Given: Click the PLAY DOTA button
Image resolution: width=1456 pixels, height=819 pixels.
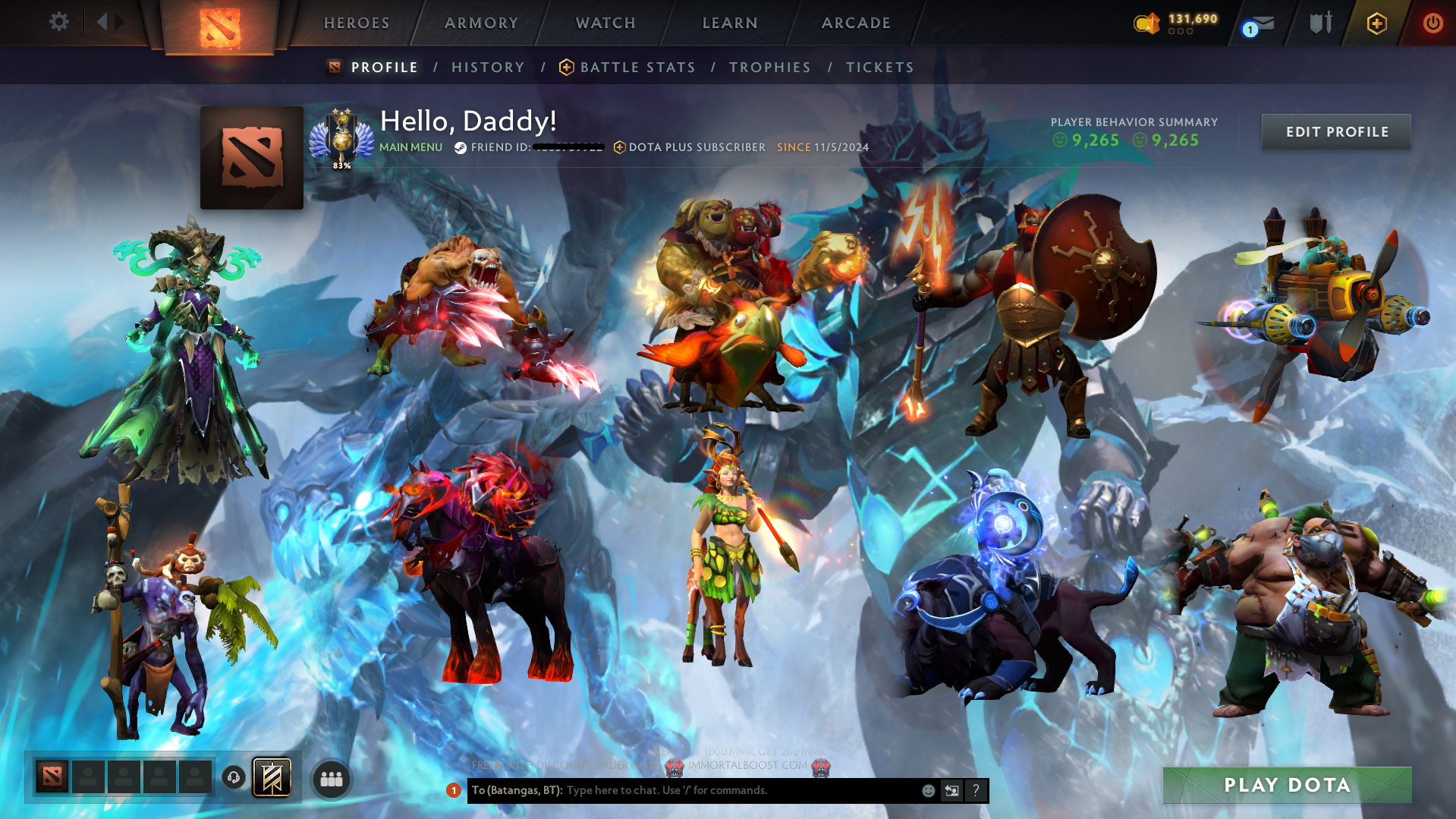Looking at the screenshot, I should [x=1286, y=785].
